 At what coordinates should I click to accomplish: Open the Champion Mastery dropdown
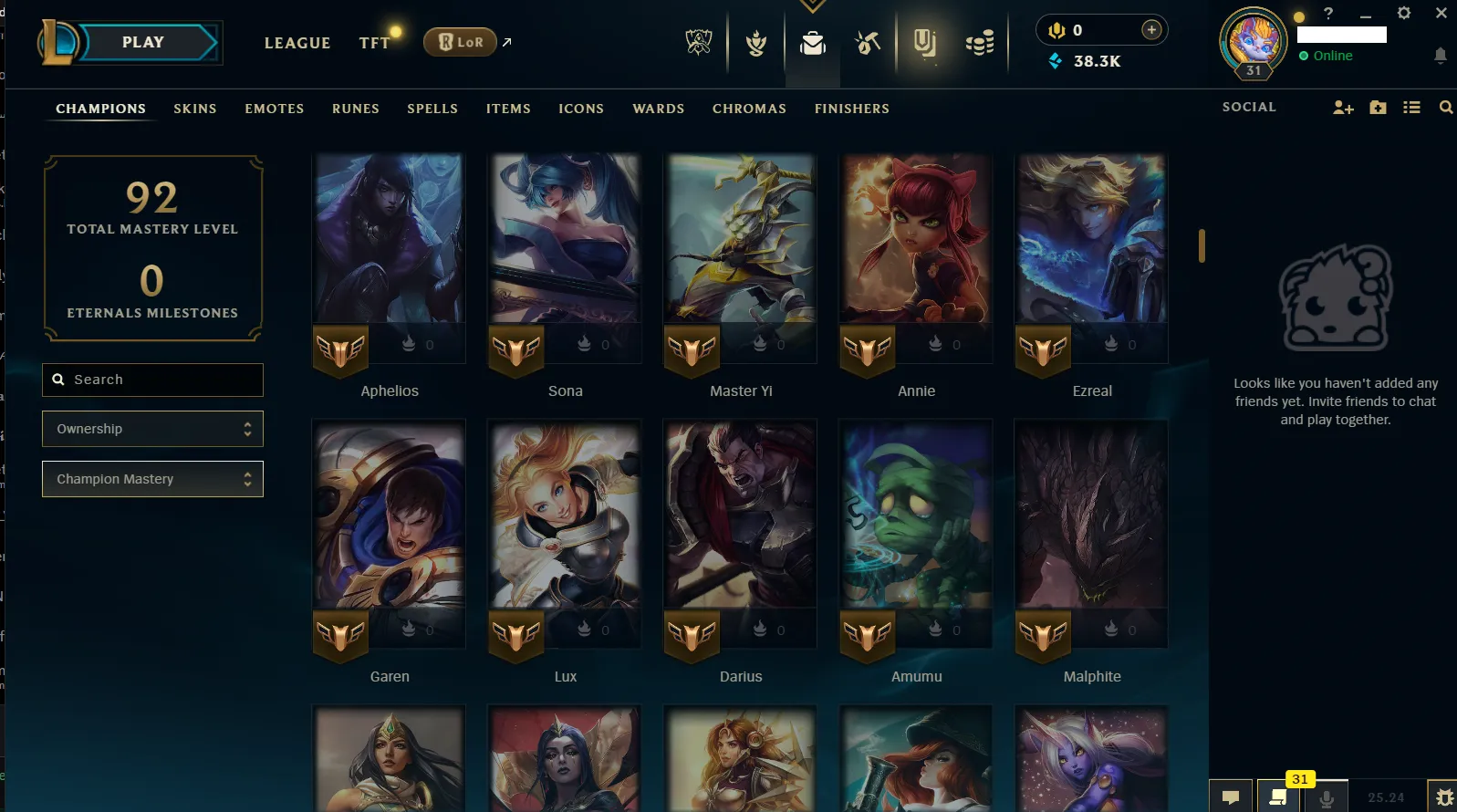[152, 478]
